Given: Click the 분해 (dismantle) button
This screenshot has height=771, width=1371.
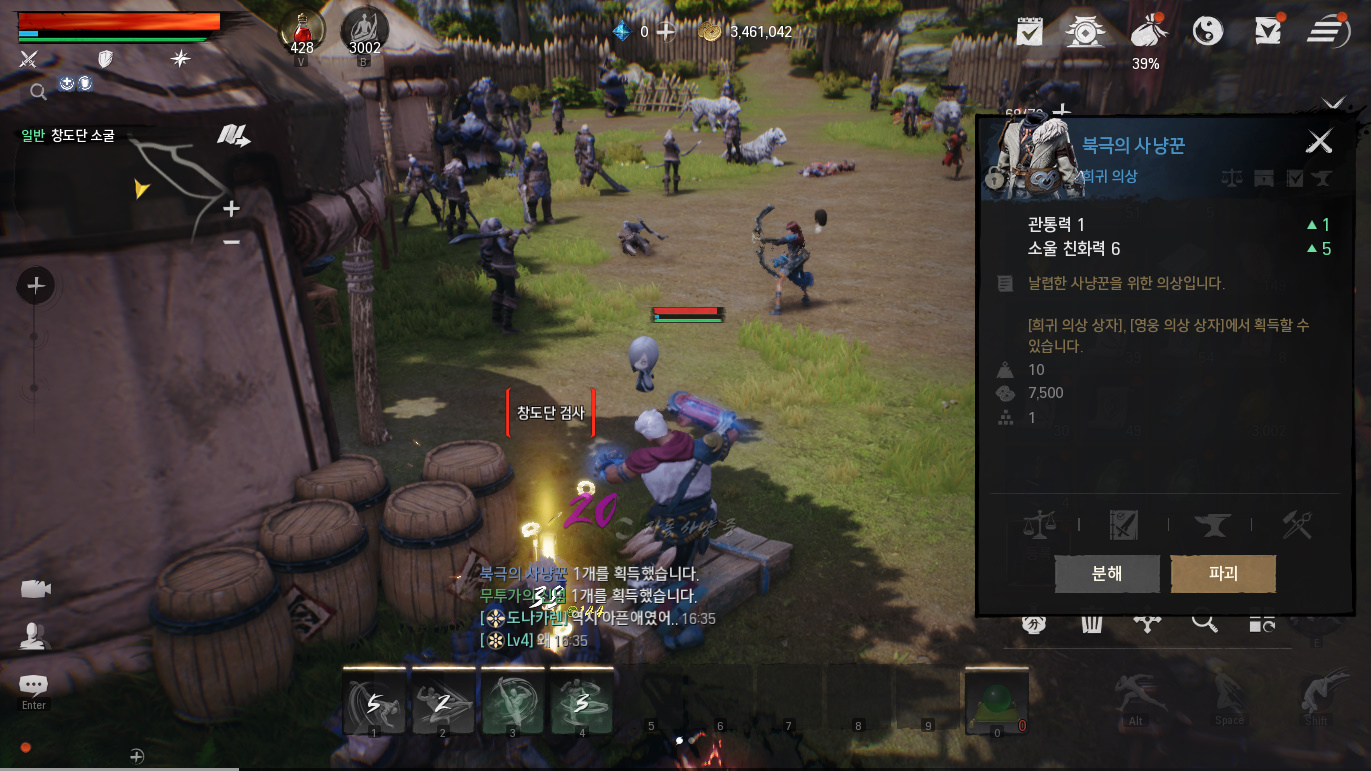Looking at the screenshot, I should click(1107, 574).
